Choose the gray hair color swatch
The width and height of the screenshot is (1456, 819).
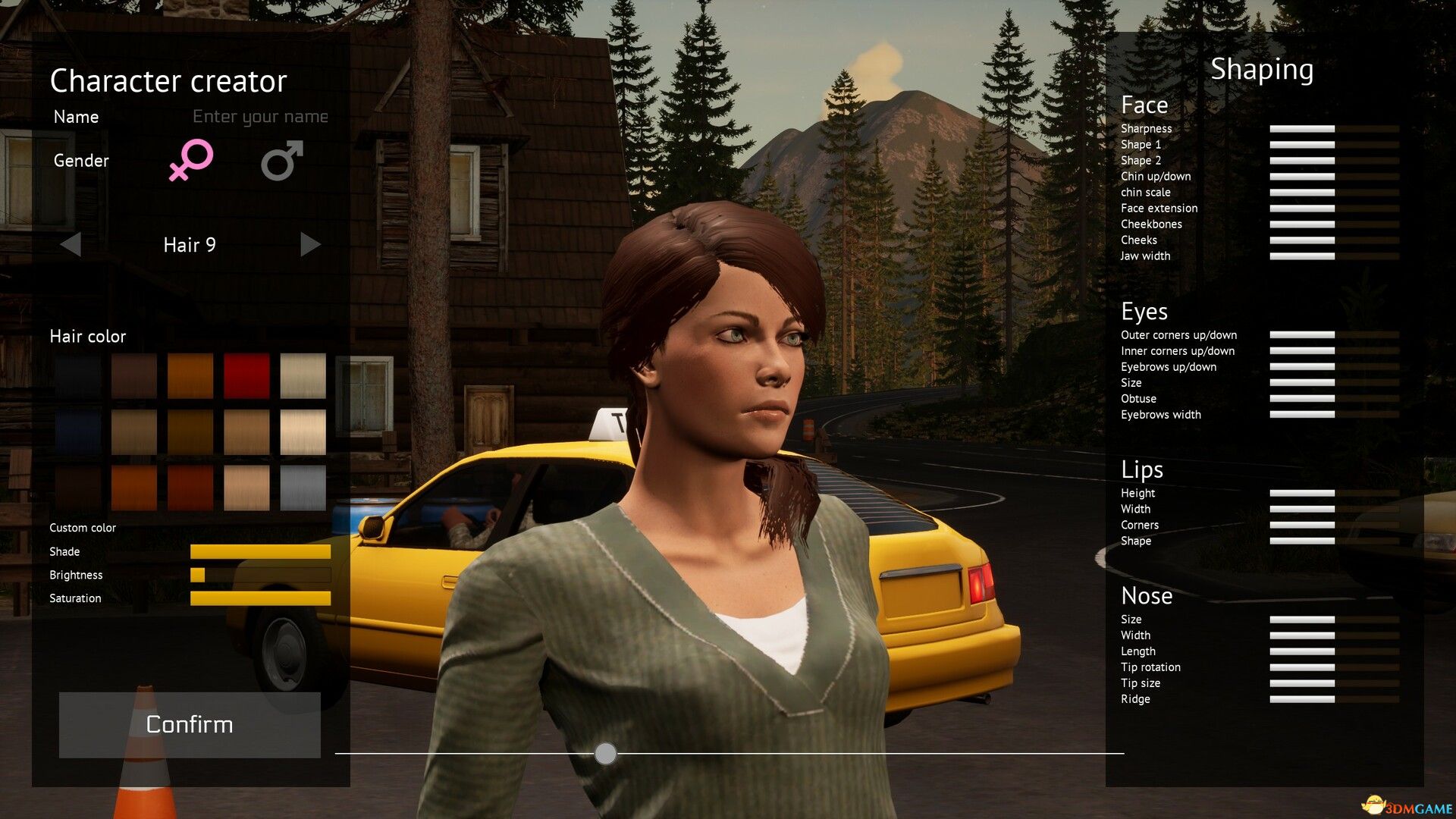[303, 488]
